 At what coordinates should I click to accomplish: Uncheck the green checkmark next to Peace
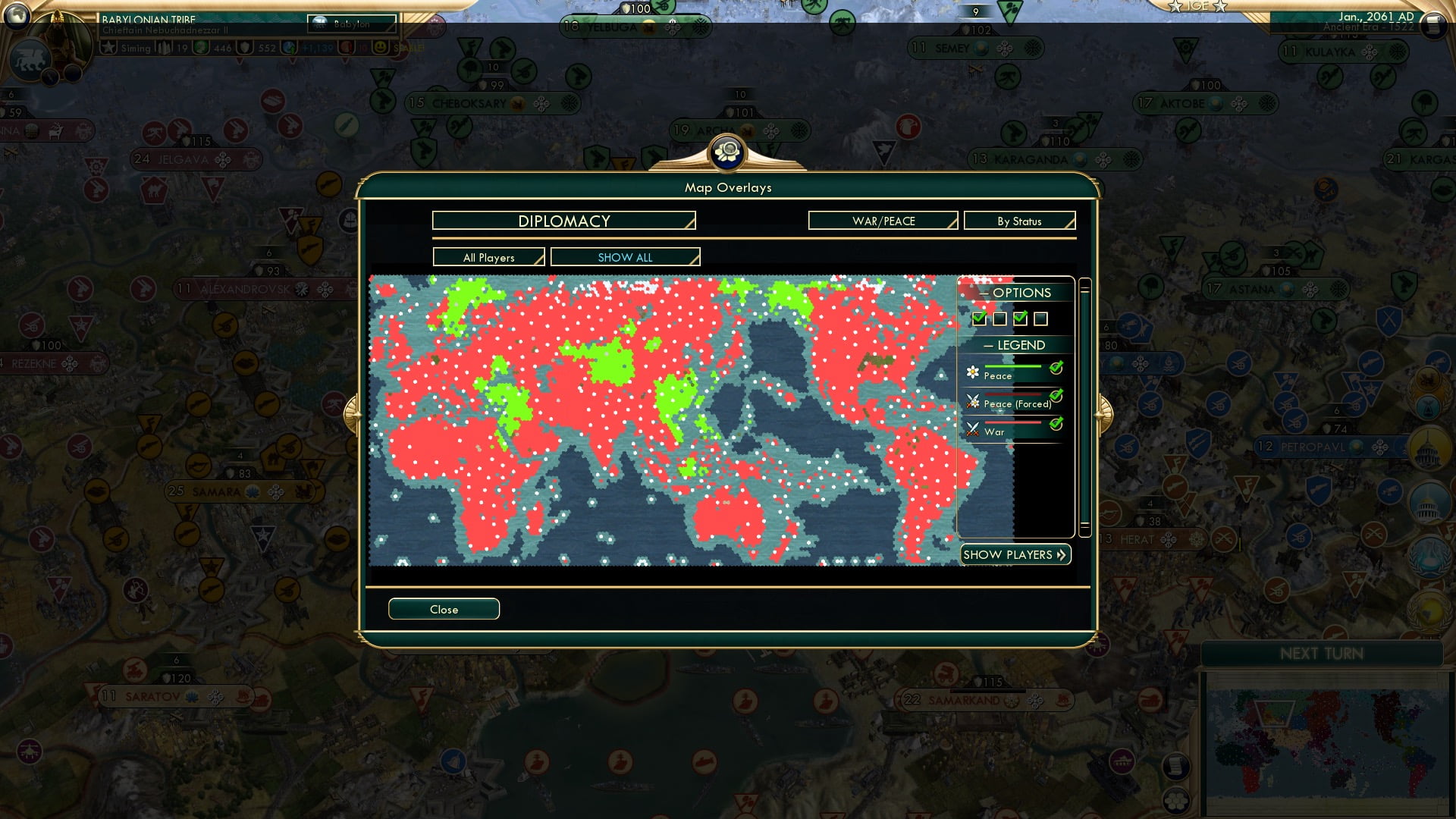click(1056, 369)
